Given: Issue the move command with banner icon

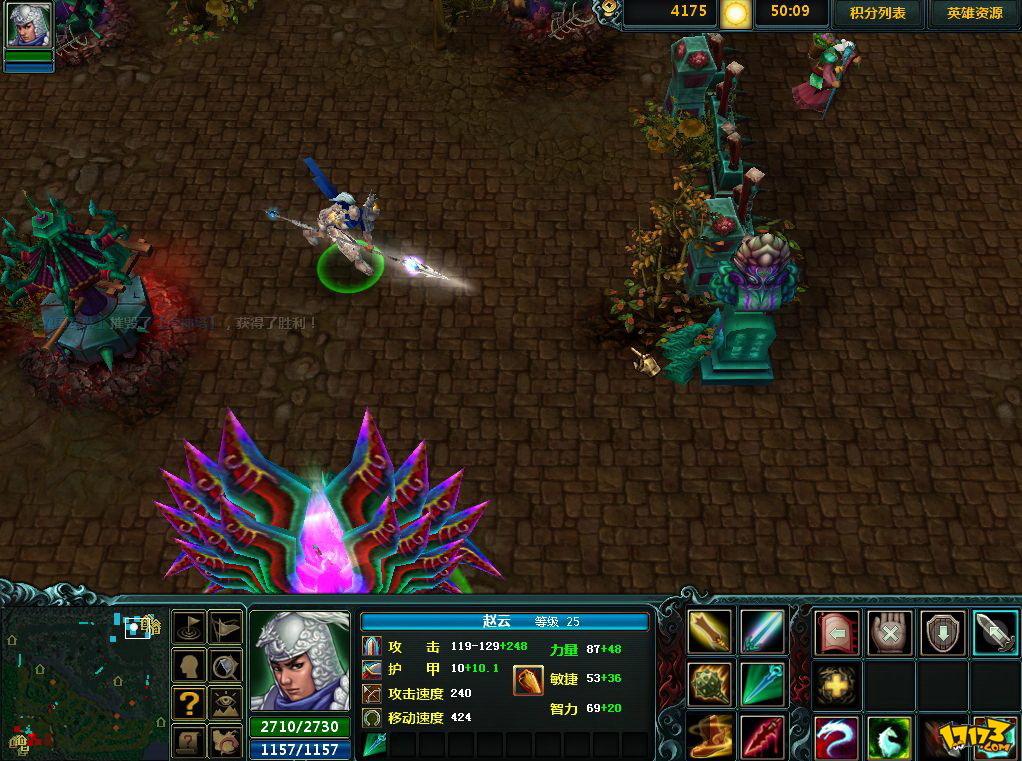Looking at the screenshot, I should pos(836,632).
